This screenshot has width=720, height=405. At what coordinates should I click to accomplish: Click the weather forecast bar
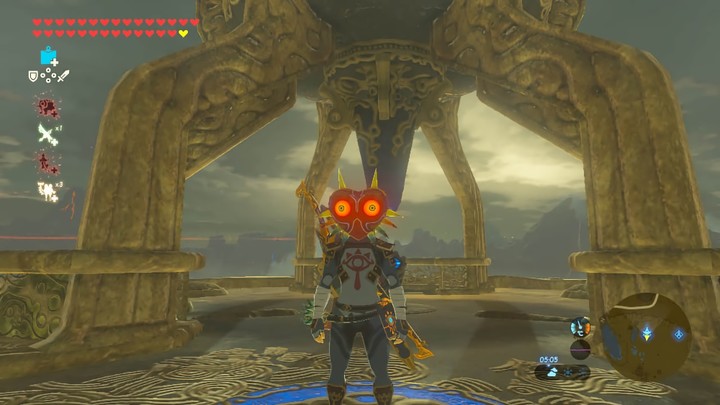pos(561,371)
